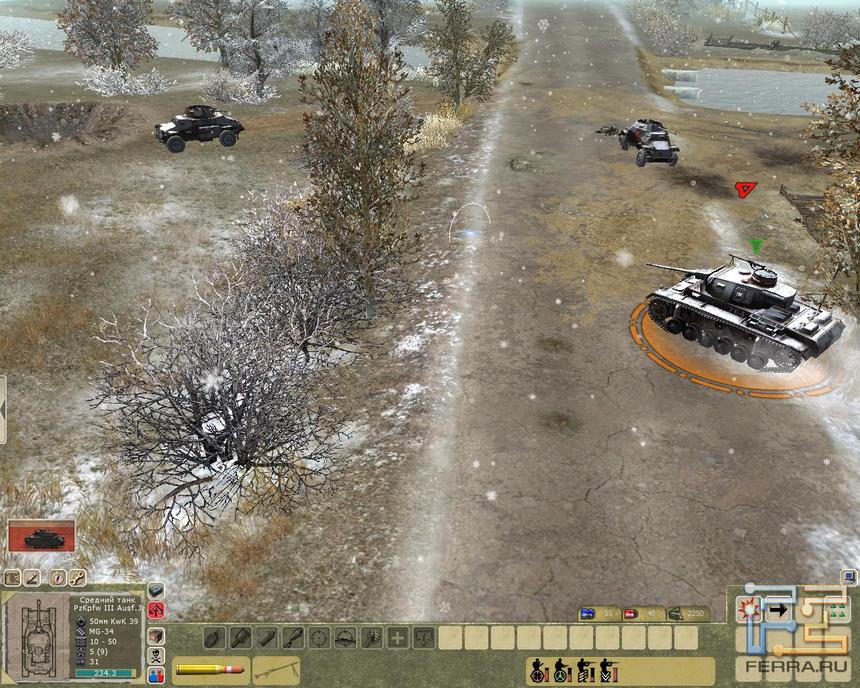The height and width of the screenshot is (688, 860).
Task: Click the red and blue crew icon
Action: (157, 675)
